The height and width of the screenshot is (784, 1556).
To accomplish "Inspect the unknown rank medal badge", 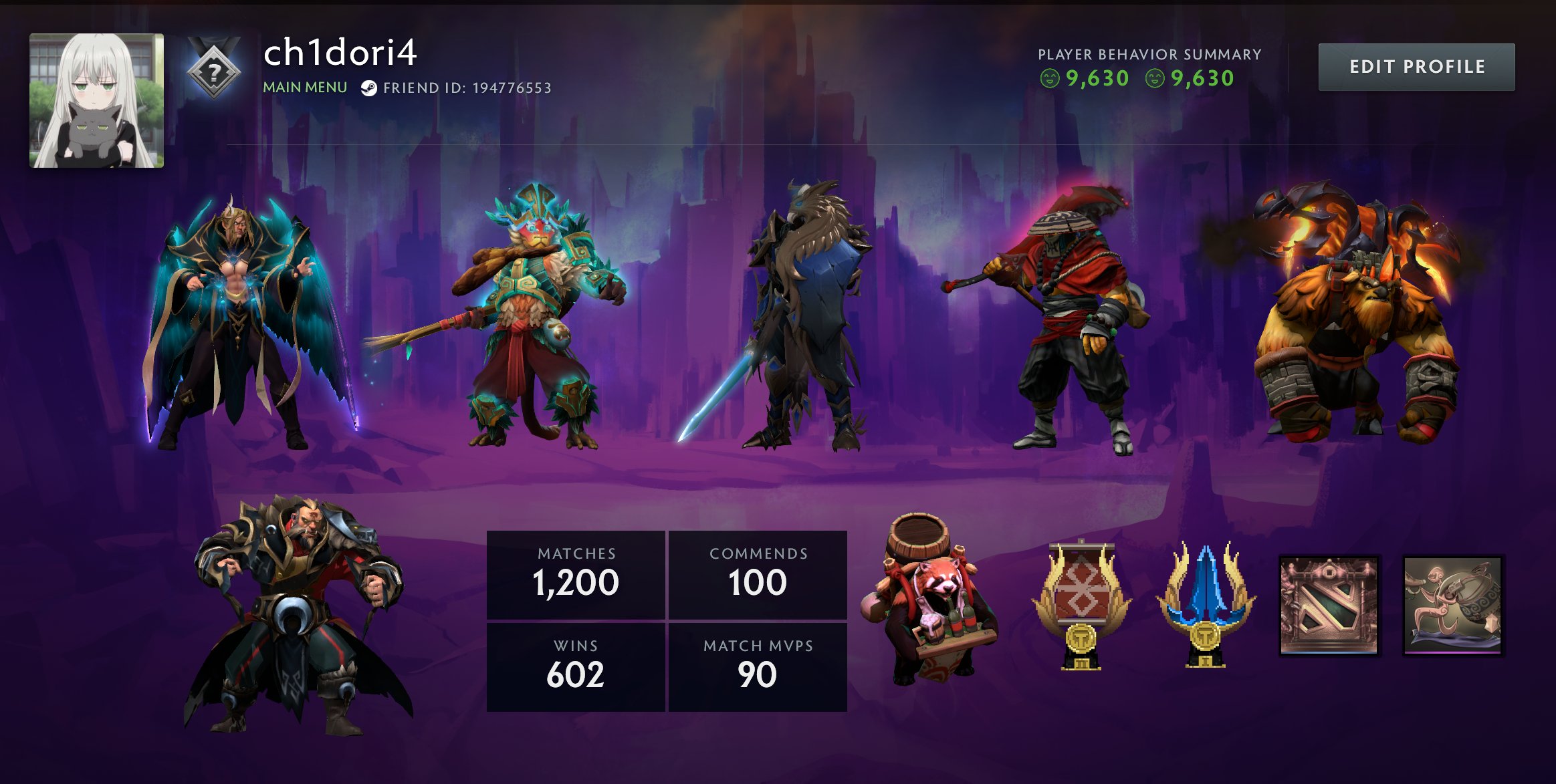I will point(214,71).
